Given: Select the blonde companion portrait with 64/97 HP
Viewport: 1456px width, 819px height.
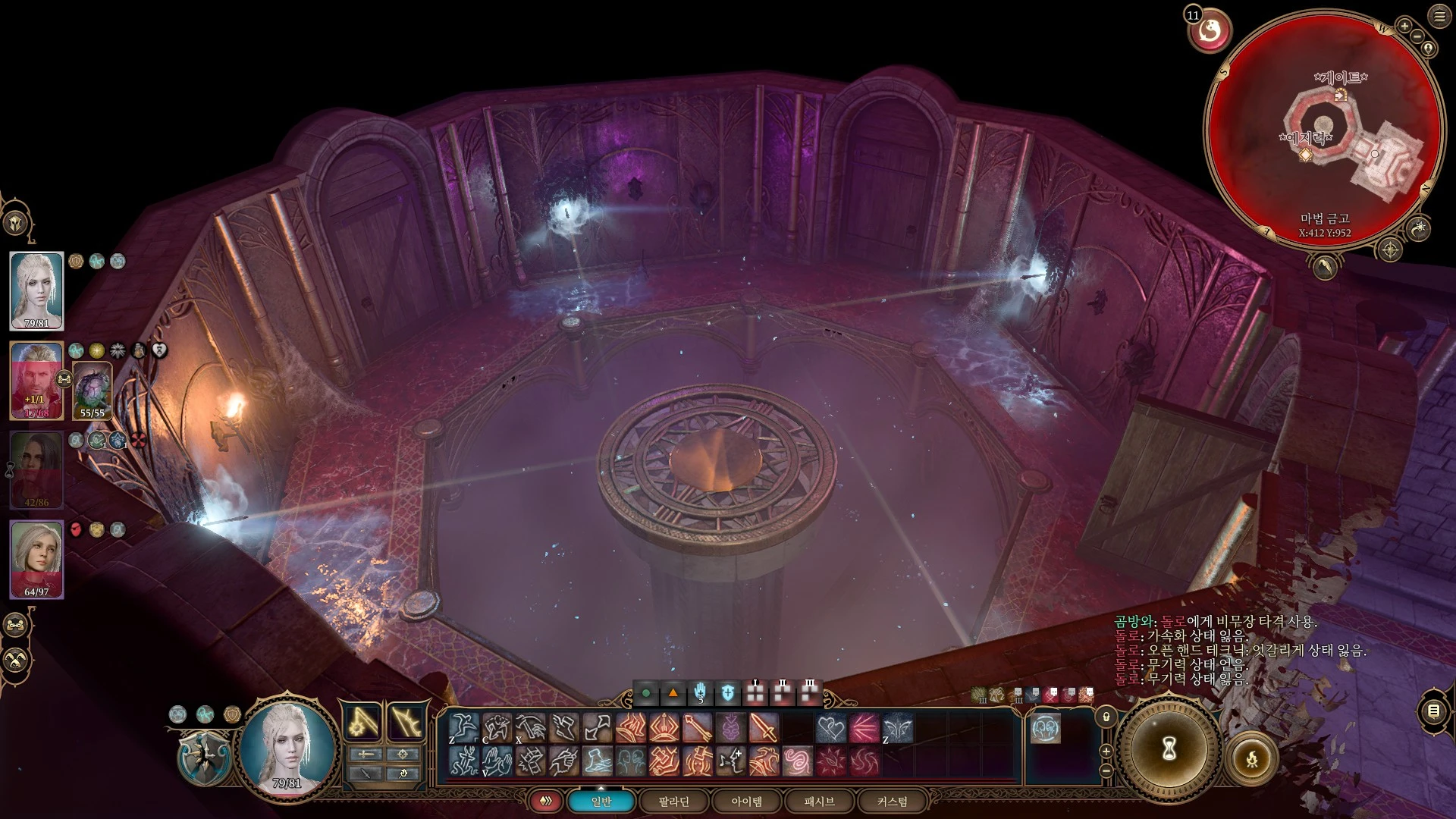Looking at the screenshot, I should pos(36,560).
